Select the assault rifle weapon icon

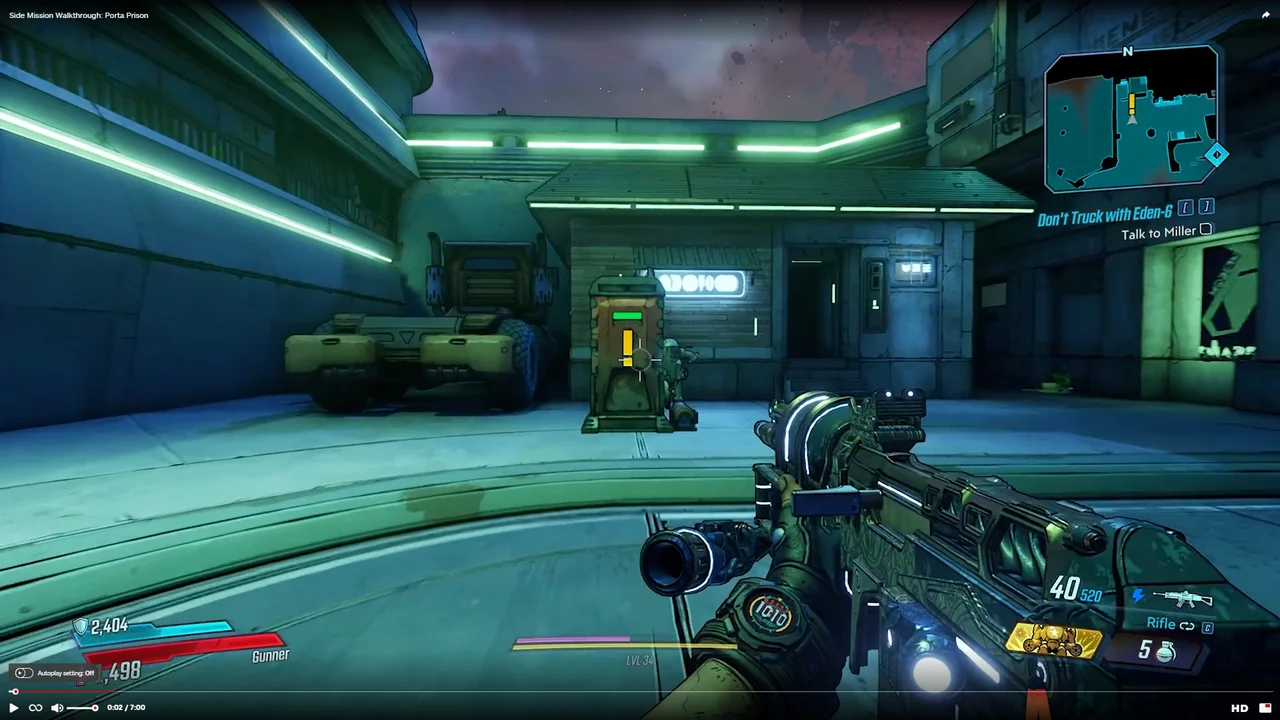1182,598
